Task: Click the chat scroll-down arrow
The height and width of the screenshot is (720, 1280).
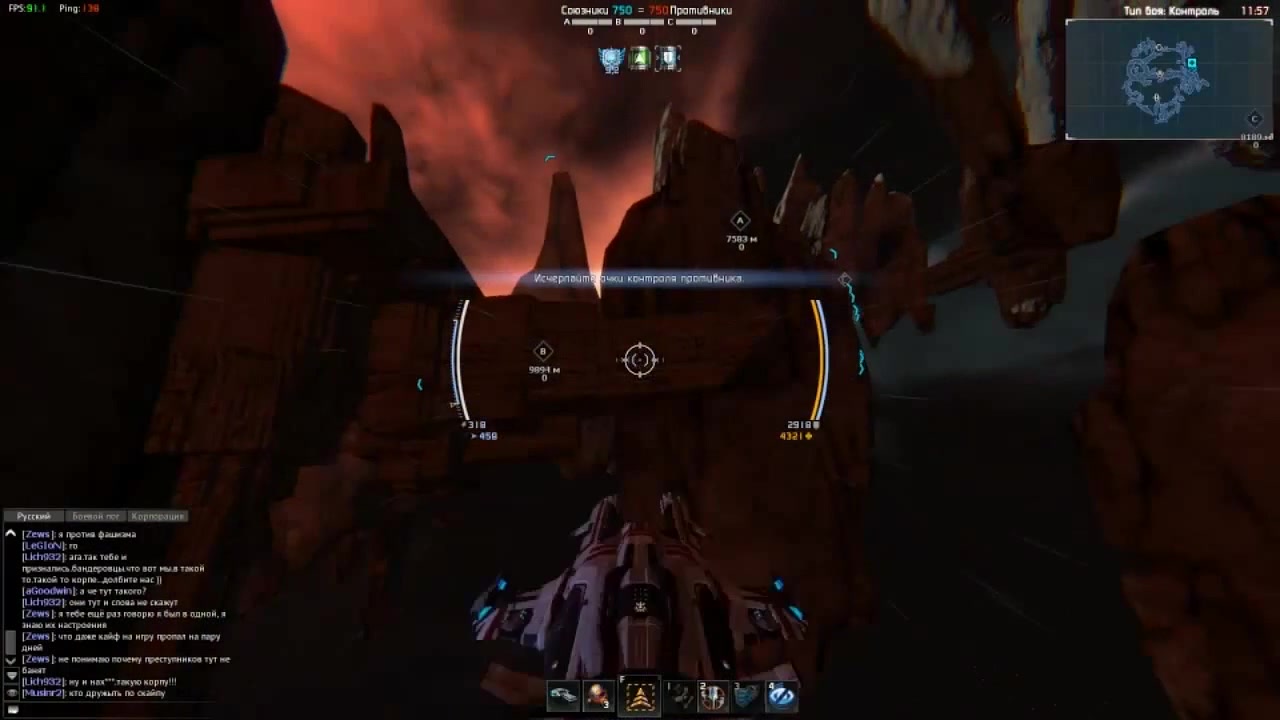Action: [x=11, y=660]
